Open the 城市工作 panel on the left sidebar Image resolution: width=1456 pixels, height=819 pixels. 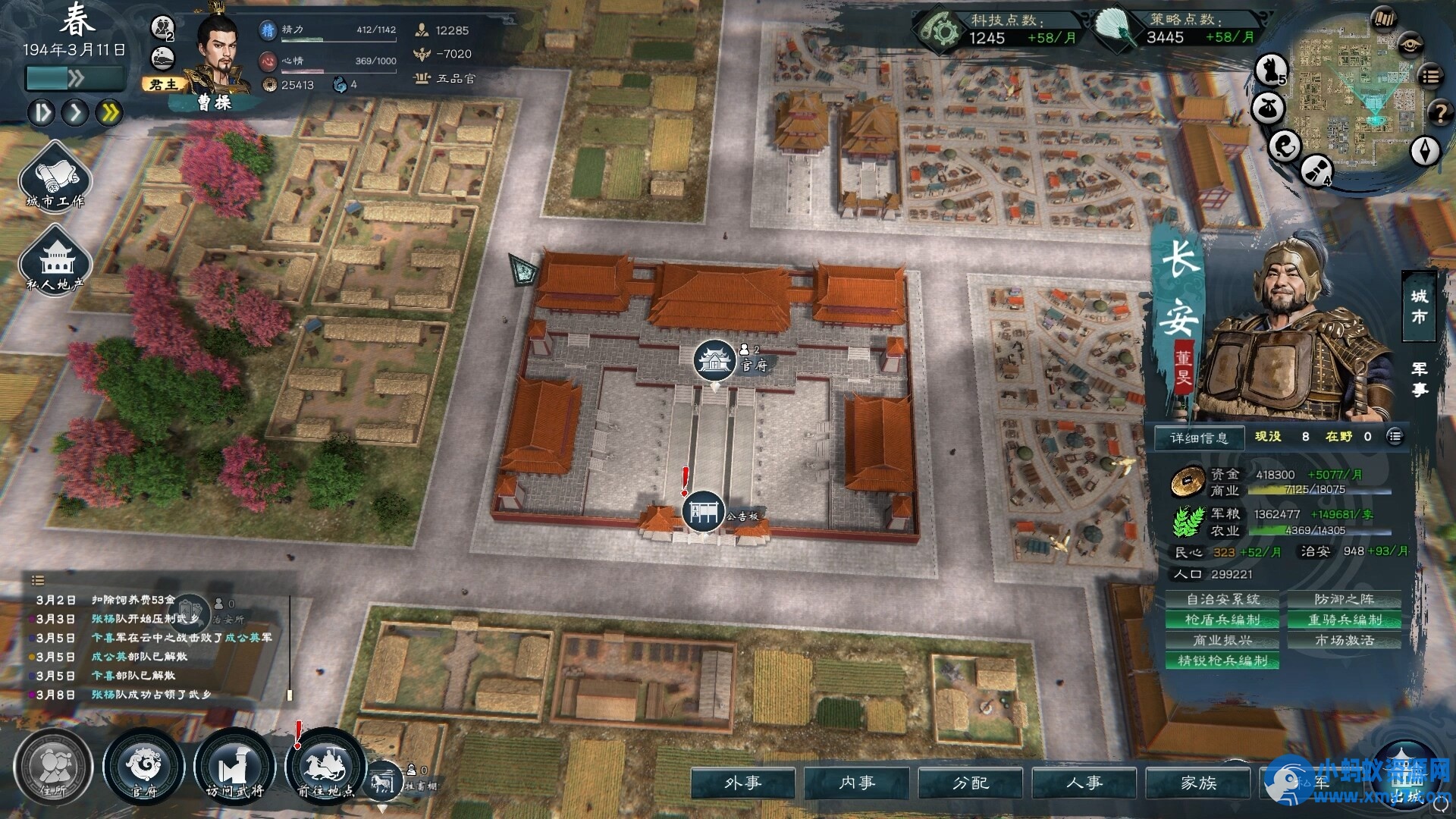click(54, 180)
